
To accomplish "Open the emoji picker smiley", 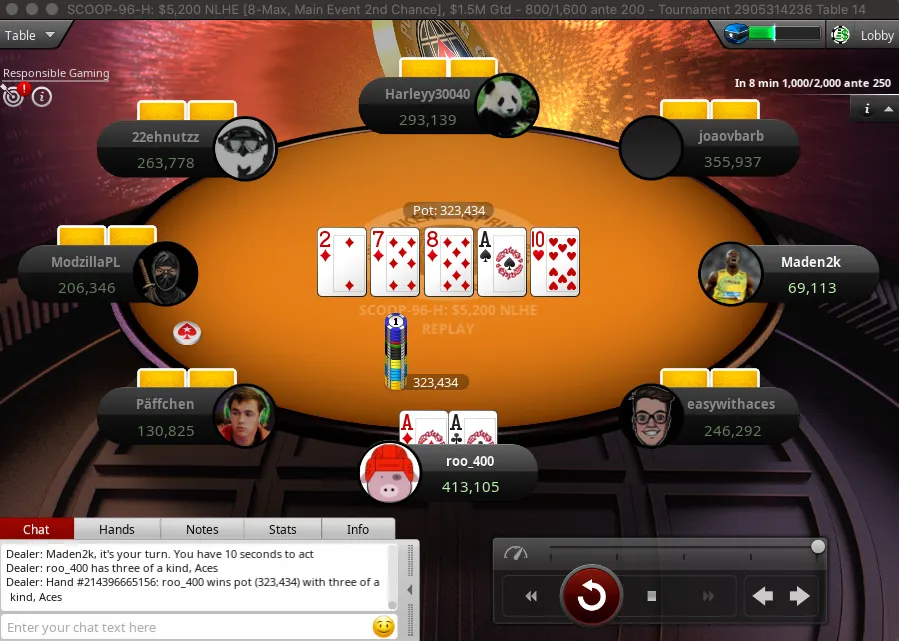I will tap(382, 627).
